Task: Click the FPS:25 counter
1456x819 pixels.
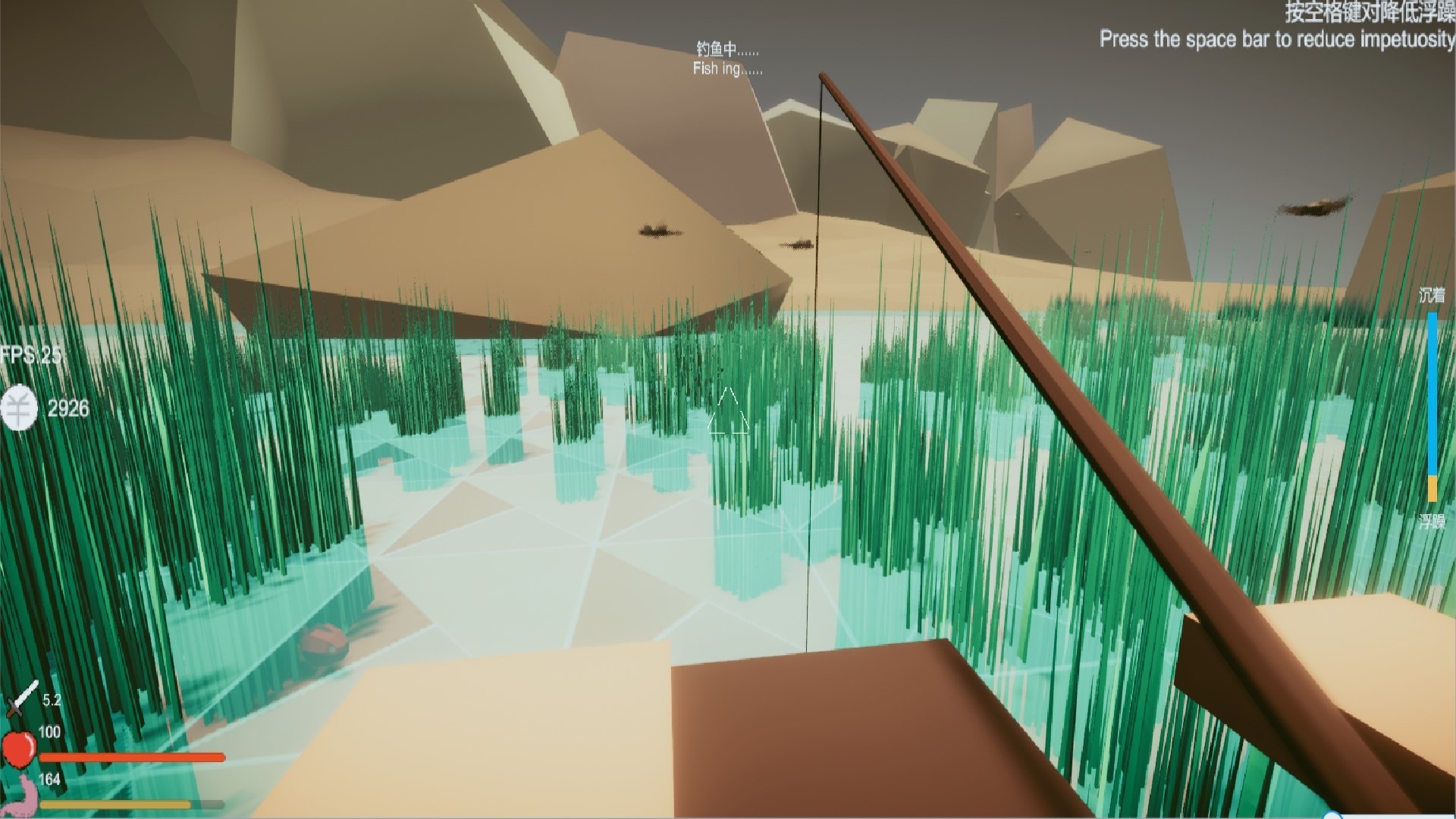Action: pos(32,353)
